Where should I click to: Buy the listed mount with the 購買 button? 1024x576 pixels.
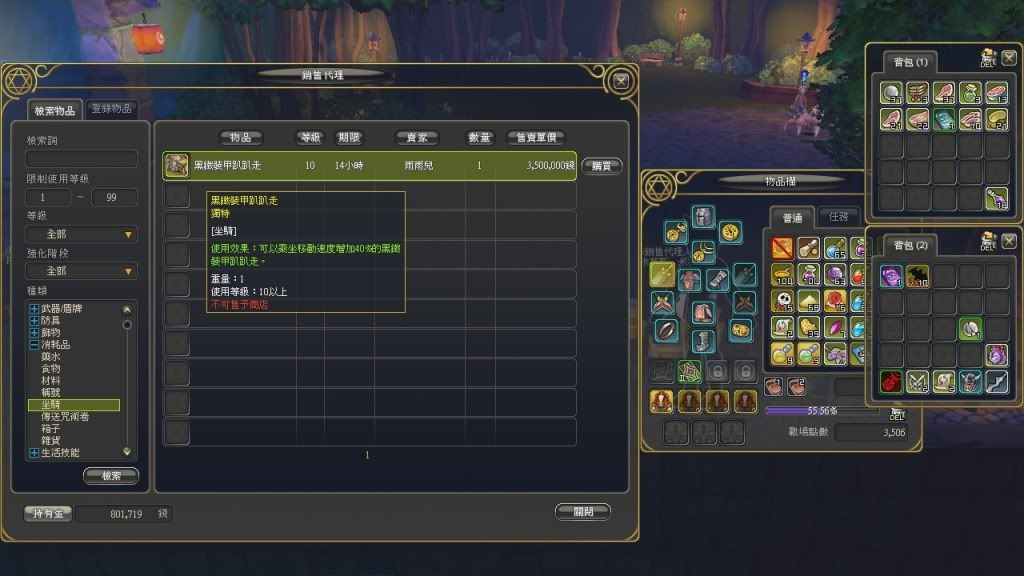[x=601, y=166]
